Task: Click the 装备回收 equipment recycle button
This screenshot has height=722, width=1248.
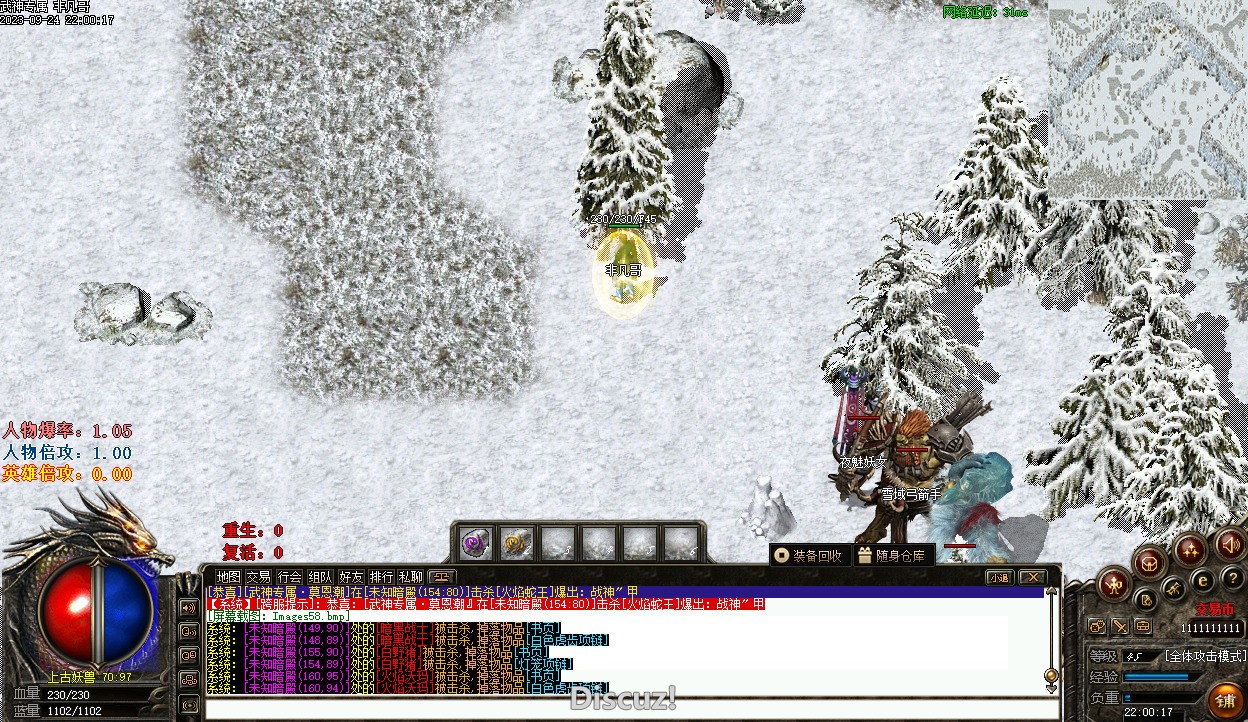Action: click(809, 555)
